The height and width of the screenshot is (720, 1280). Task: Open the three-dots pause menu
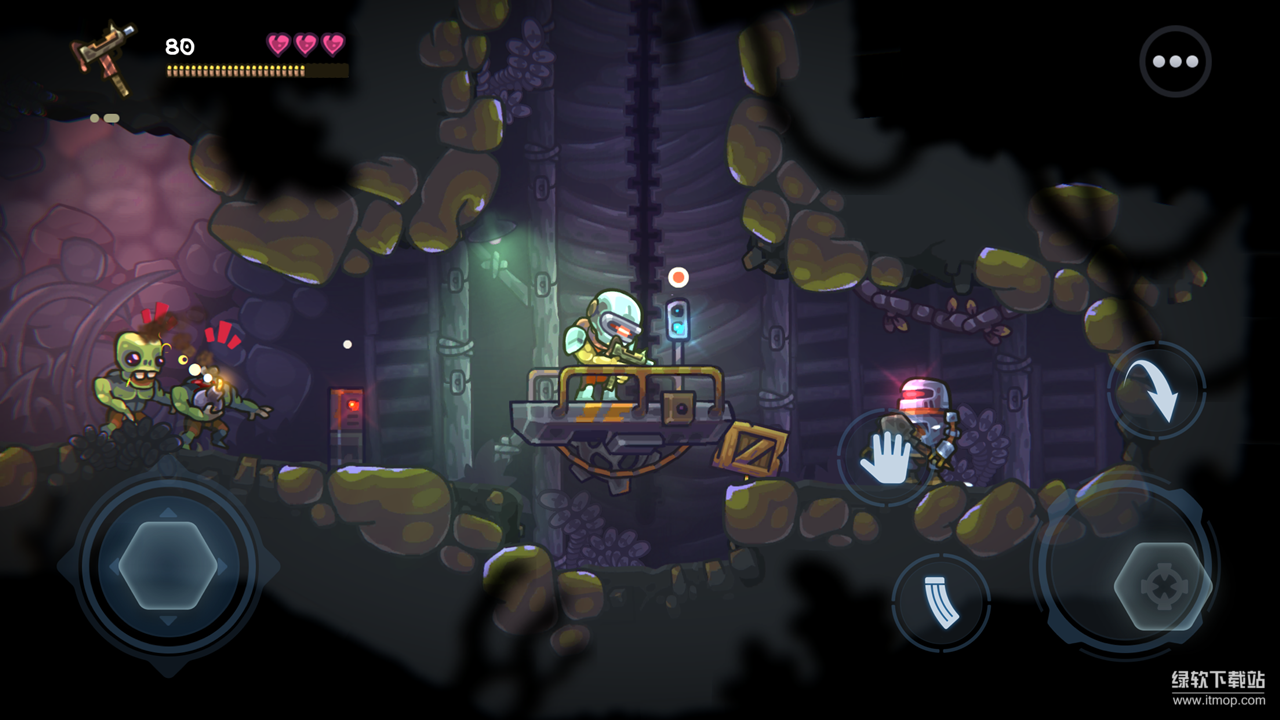[1175, 61]
